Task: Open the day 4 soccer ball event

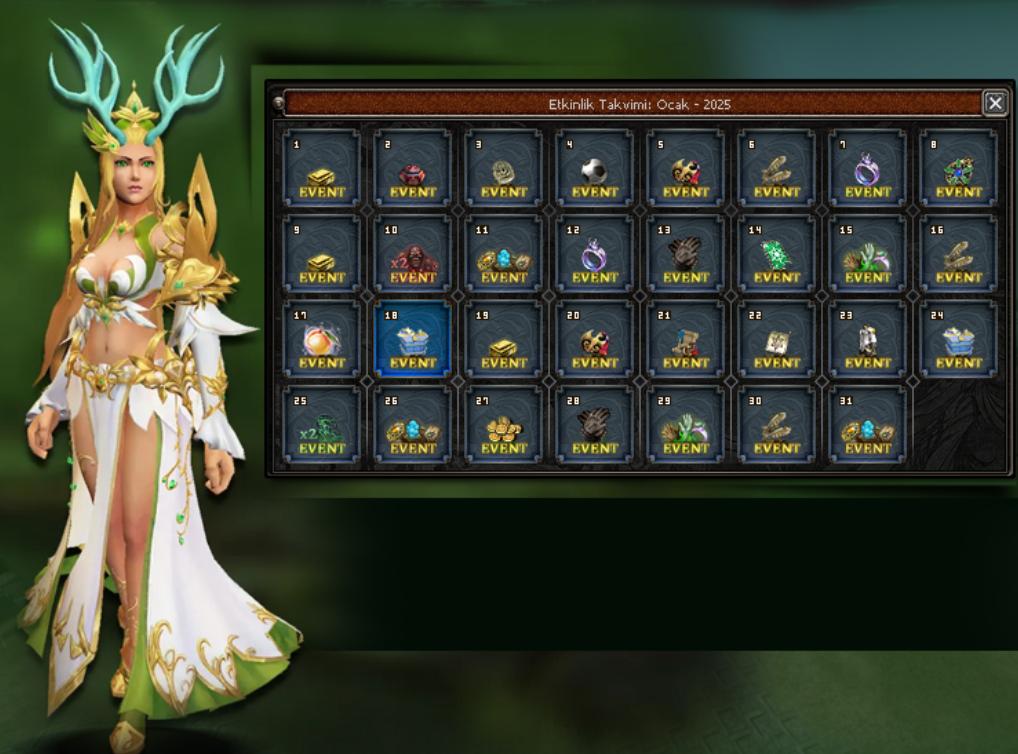Action: tap(595, 169)
